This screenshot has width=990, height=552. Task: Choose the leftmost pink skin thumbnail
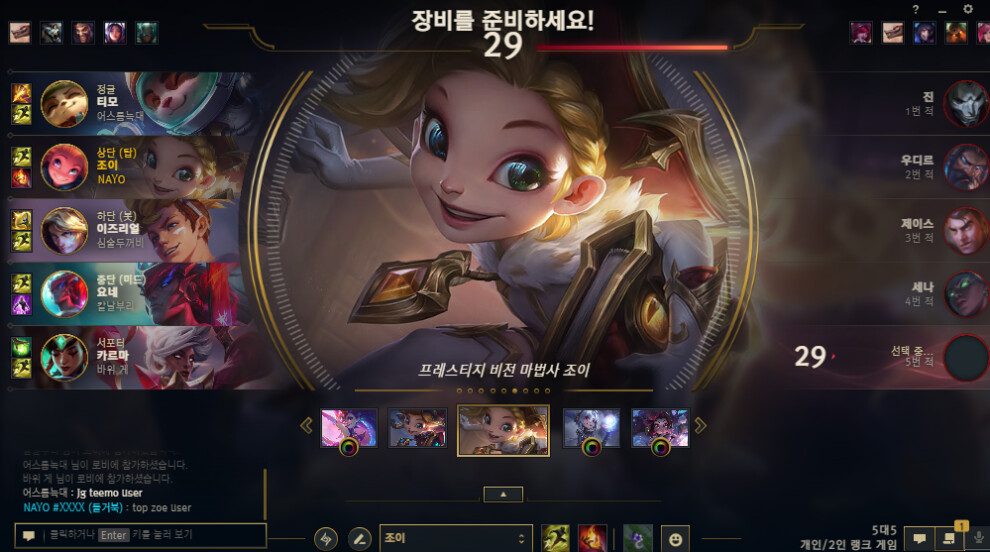(349, 428)
